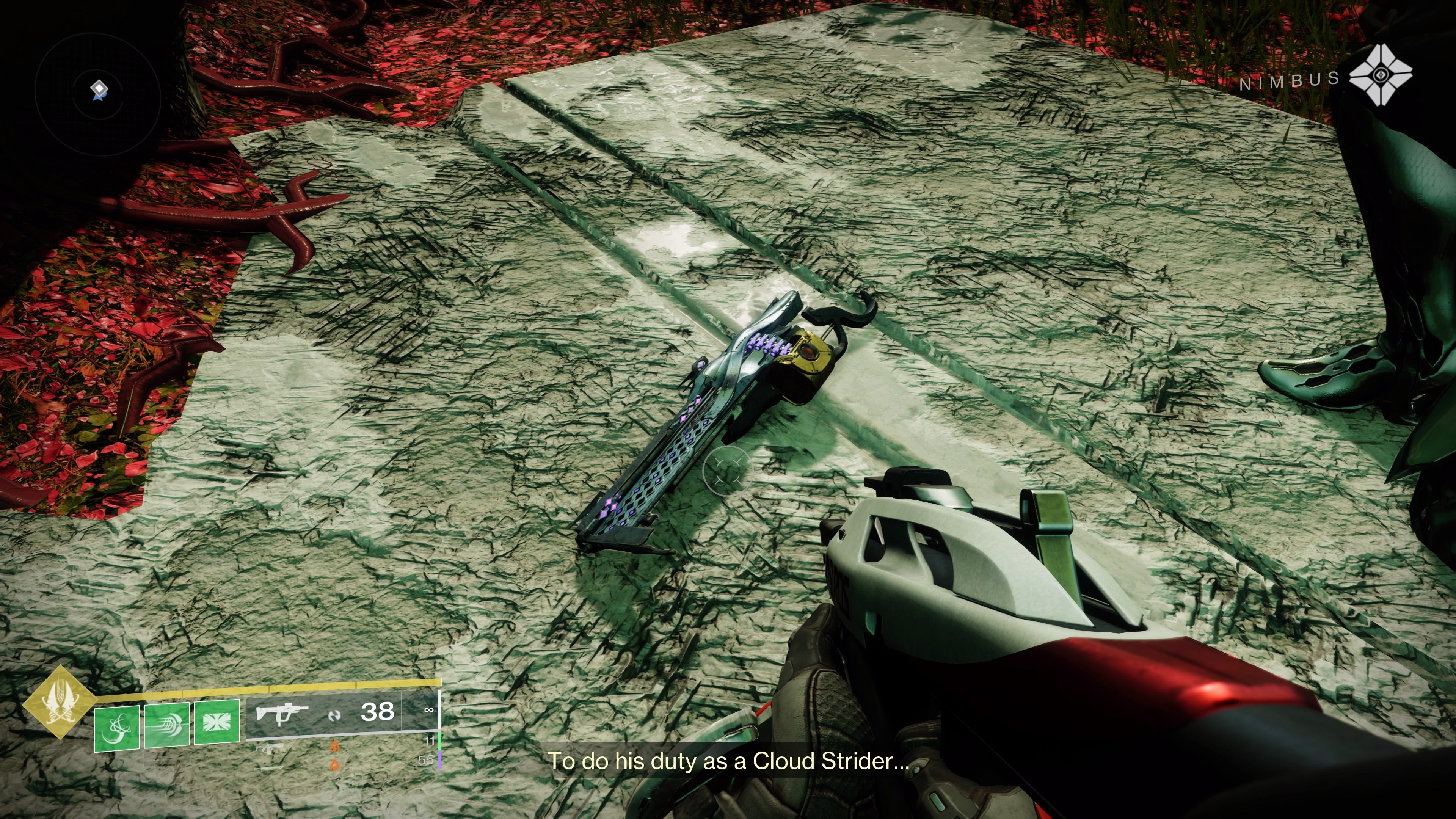Open the Ghost icon beside NIMBUS
1456x819 pixels.
coord(1380,74)
